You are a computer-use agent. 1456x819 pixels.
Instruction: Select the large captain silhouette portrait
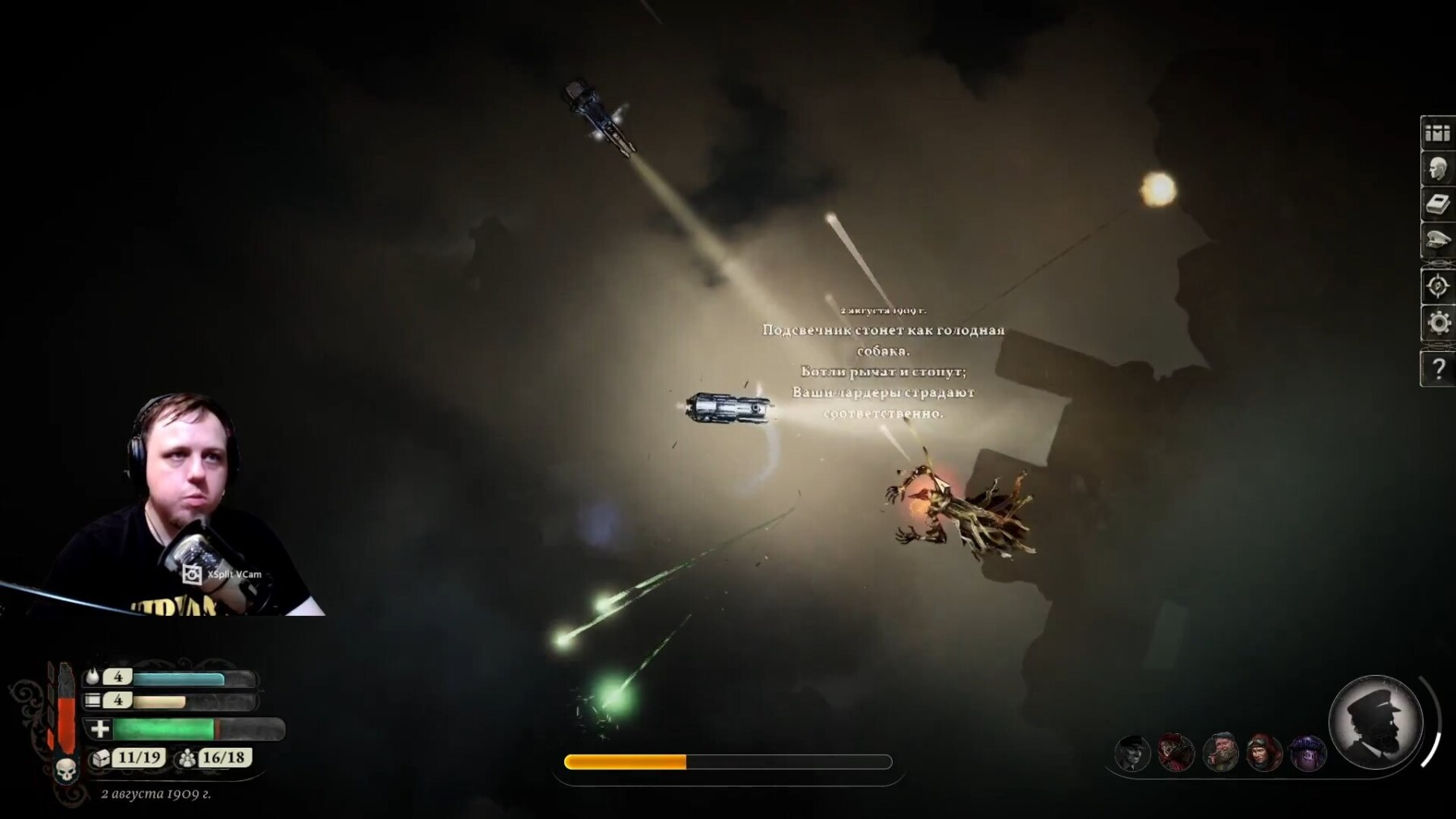(x=1375, y=723)
